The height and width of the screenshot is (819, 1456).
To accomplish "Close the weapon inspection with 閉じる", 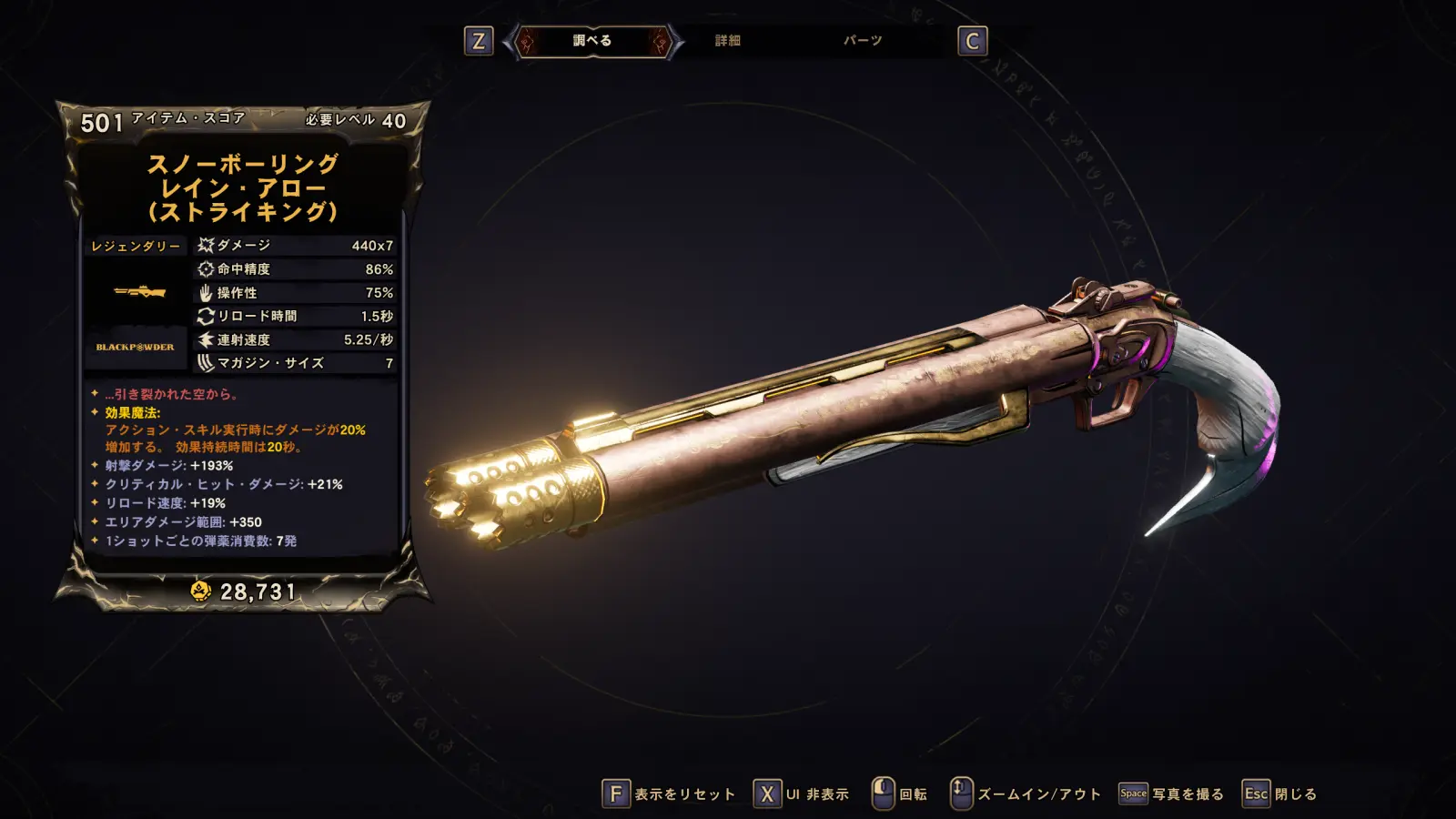I will coord(1280,794).
